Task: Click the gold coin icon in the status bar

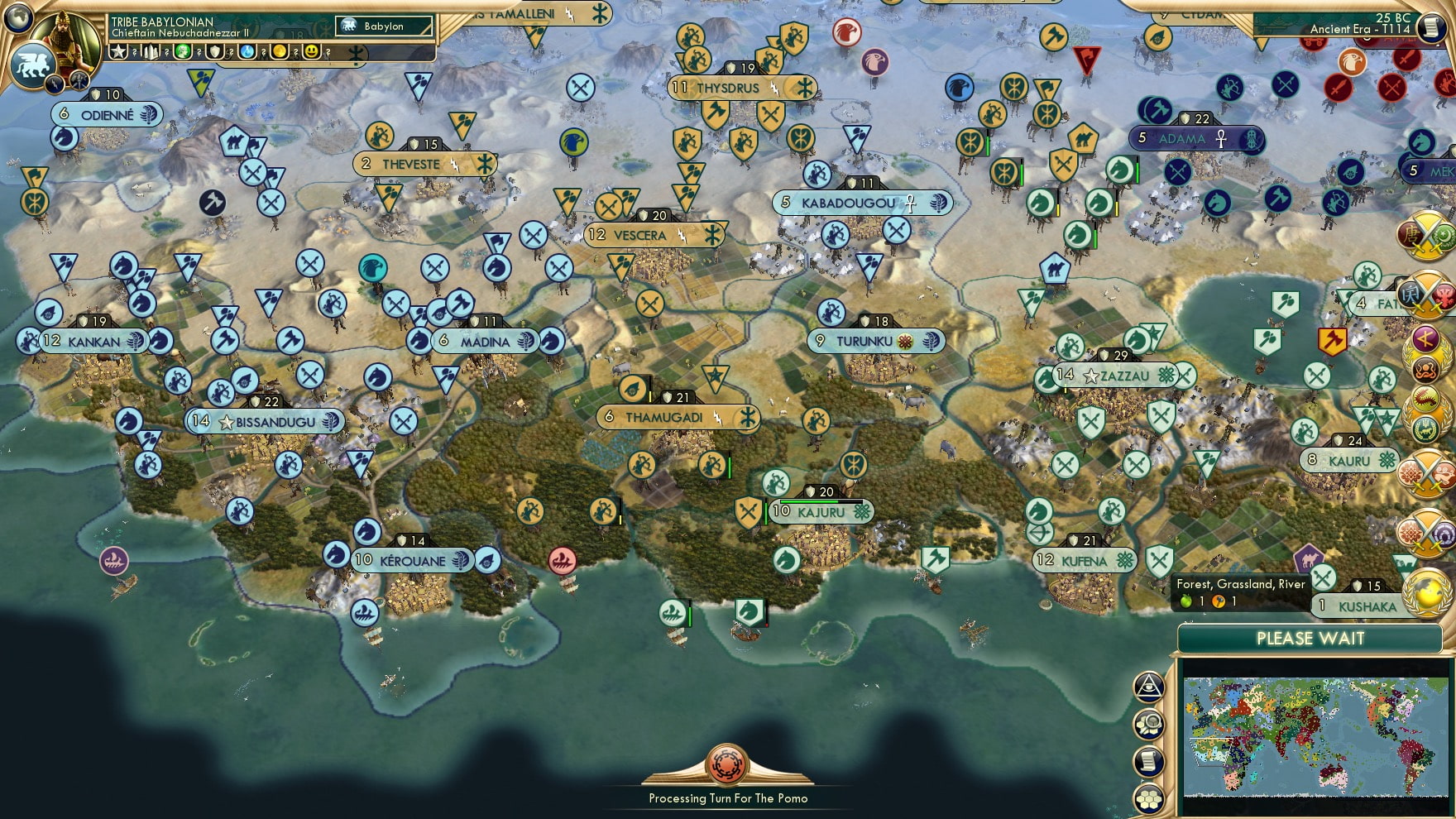Action: click(x=280, y=52)
